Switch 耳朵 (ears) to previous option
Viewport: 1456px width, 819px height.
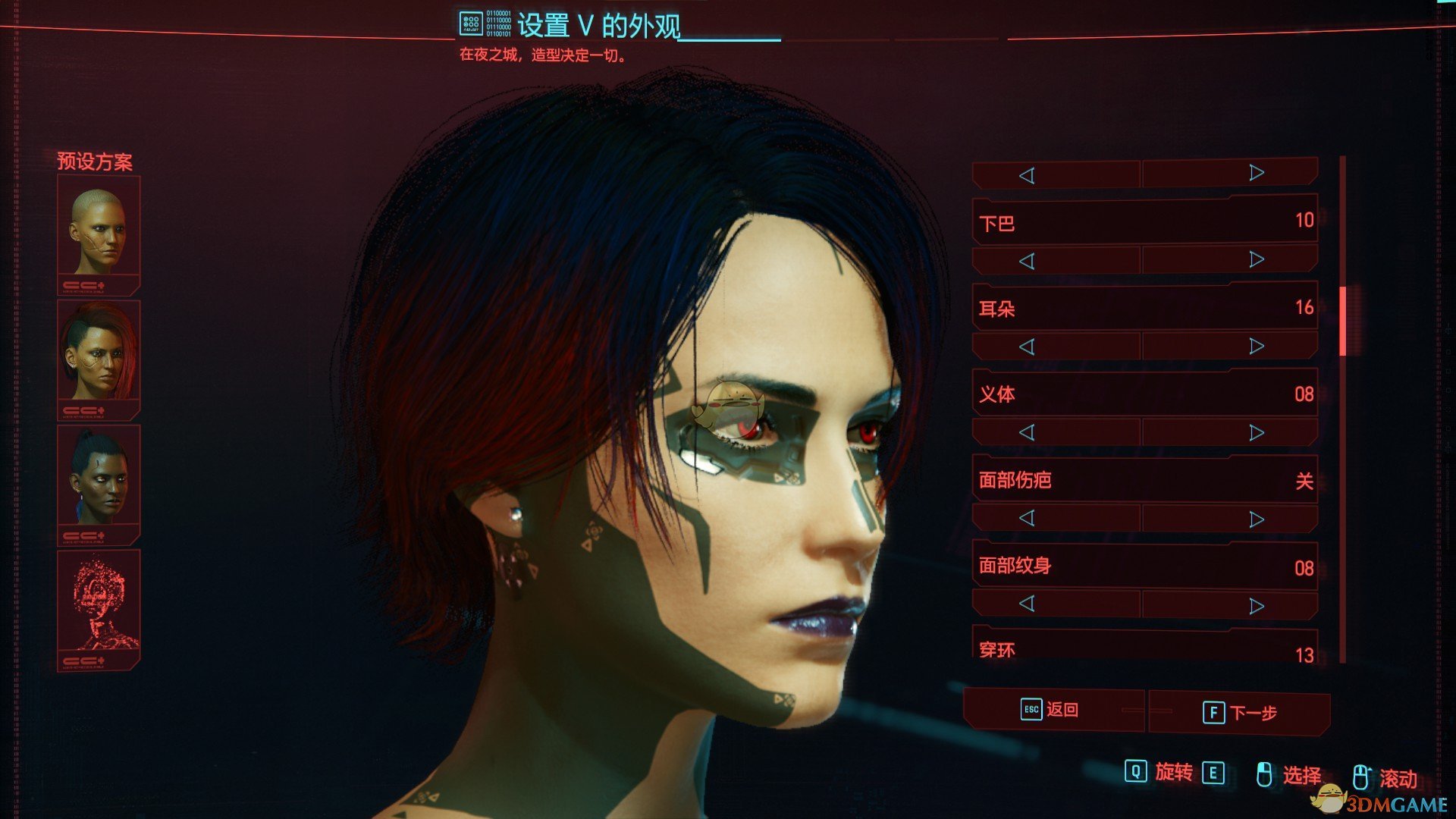tap(1027, 347)
